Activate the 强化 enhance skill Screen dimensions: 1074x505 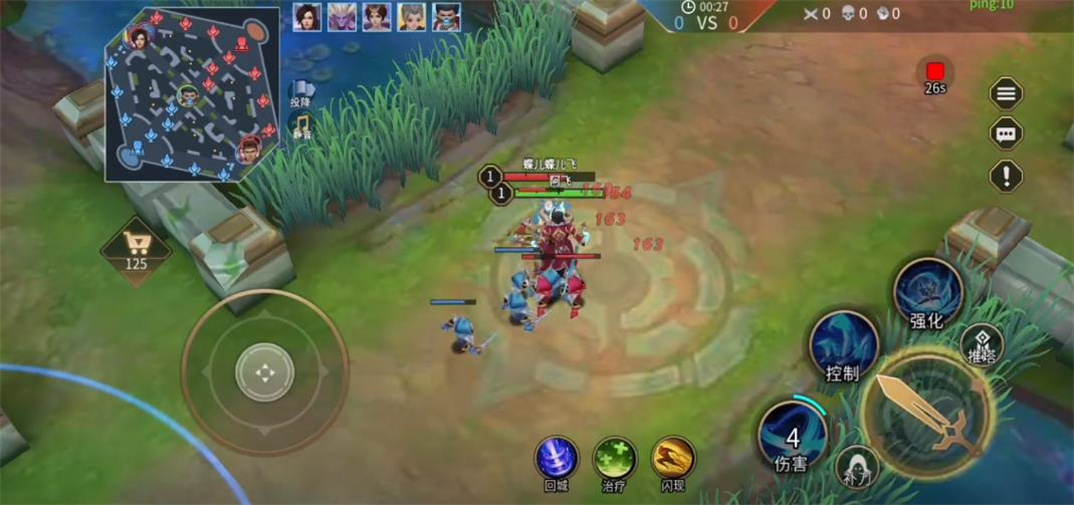pyautogui.click(x=927, y=292)
